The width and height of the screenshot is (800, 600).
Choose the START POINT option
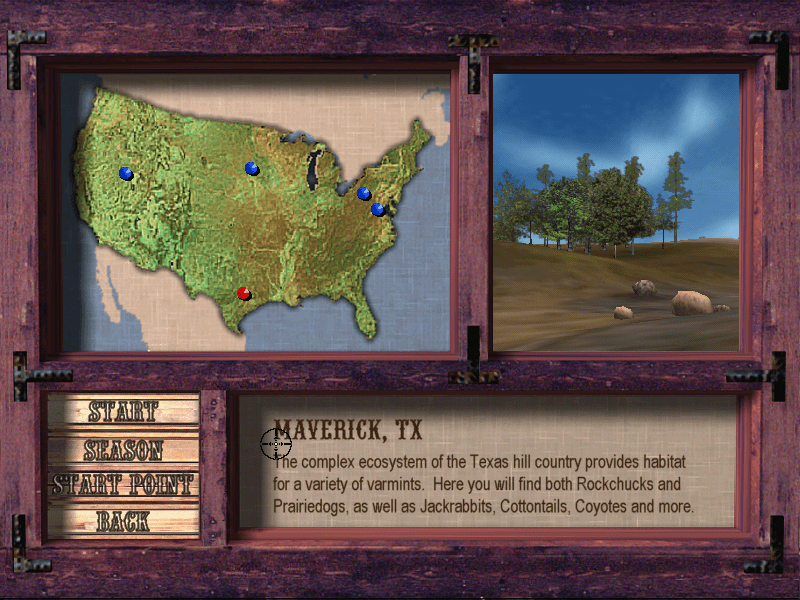click(122, 485)
